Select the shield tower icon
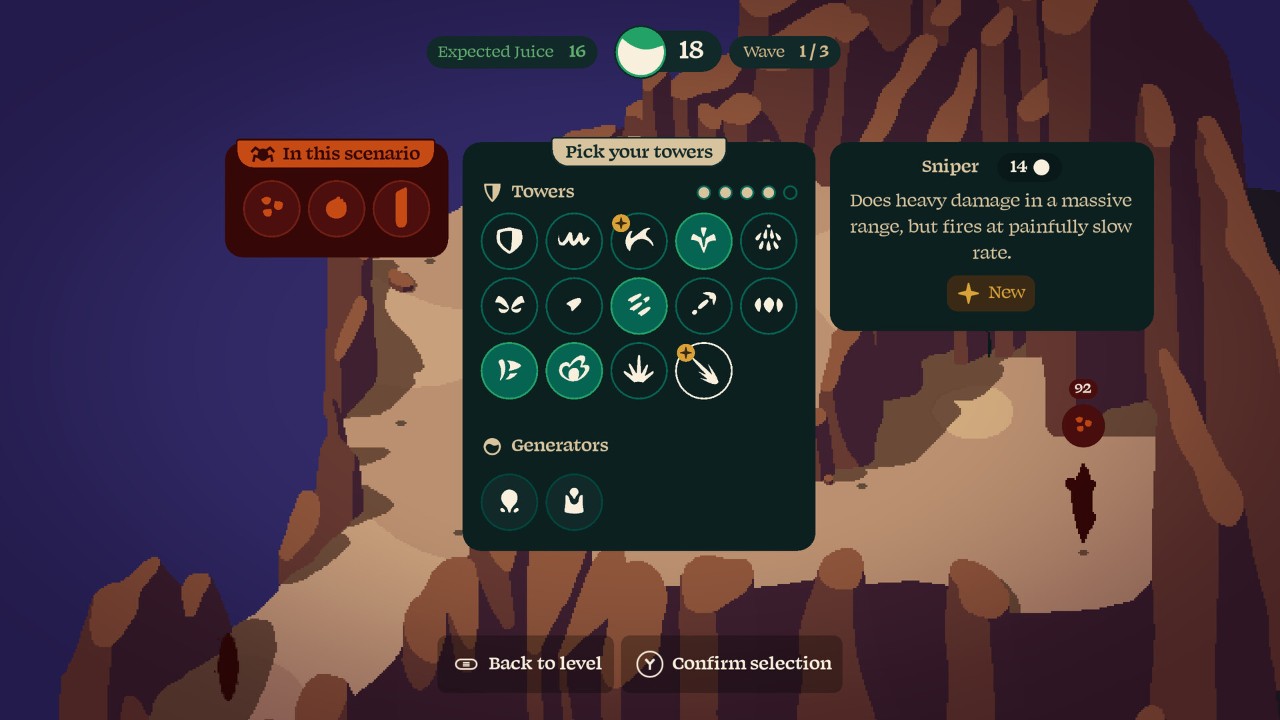The image size is (1280, 720). pyautogui.click(x=509, y=241)
